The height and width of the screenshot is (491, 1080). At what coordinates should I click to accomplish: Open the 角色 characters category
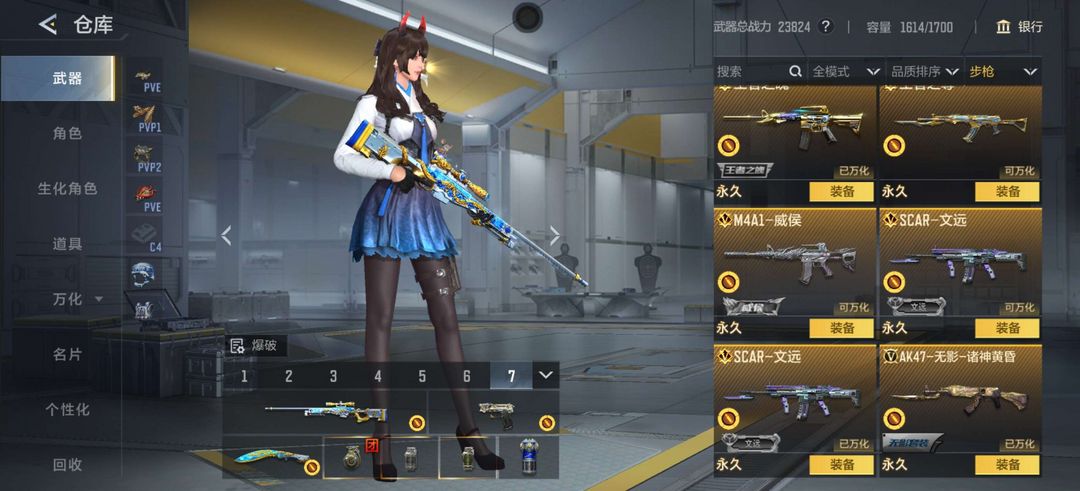click(66, 133)
